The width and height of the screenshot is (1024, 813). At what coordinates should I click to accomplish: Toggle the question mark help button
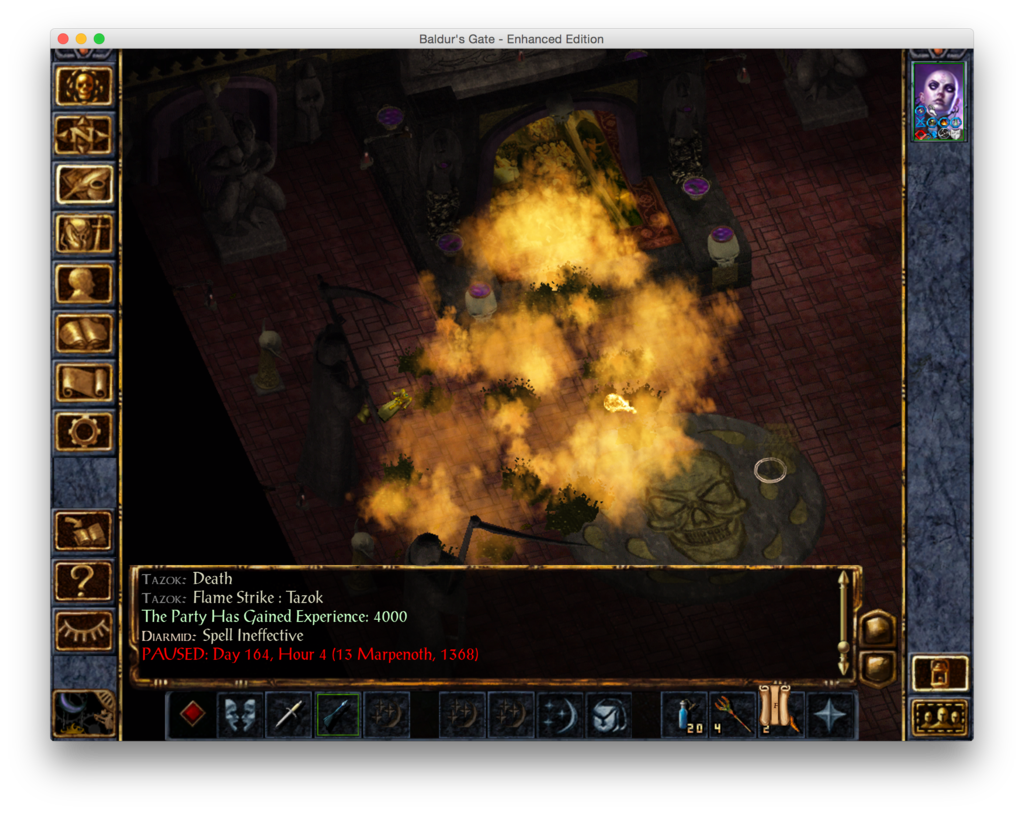pyautogui.click(x=84, y=580)
